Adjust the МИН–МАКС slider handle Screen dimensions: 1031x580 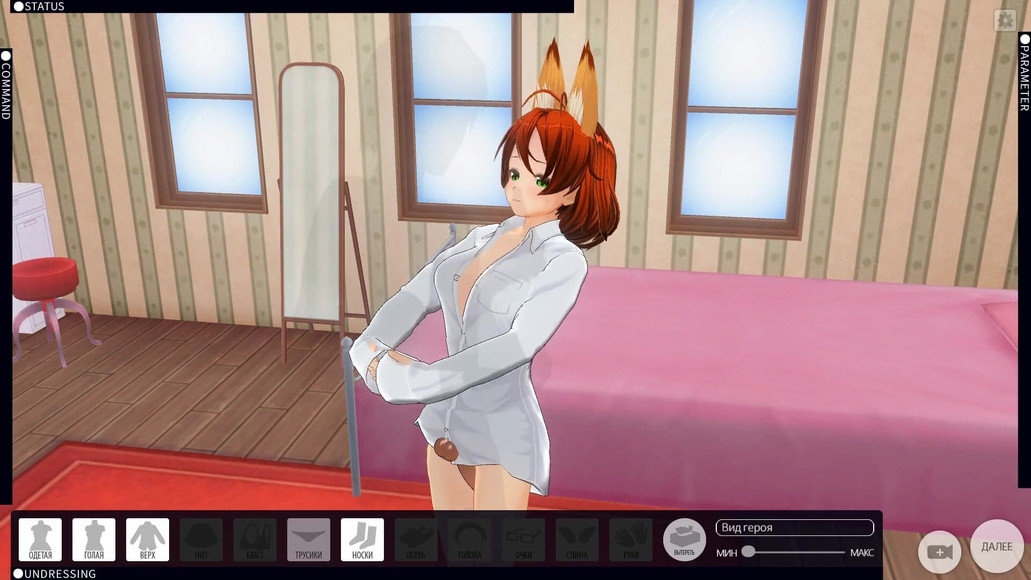(748, 552)
